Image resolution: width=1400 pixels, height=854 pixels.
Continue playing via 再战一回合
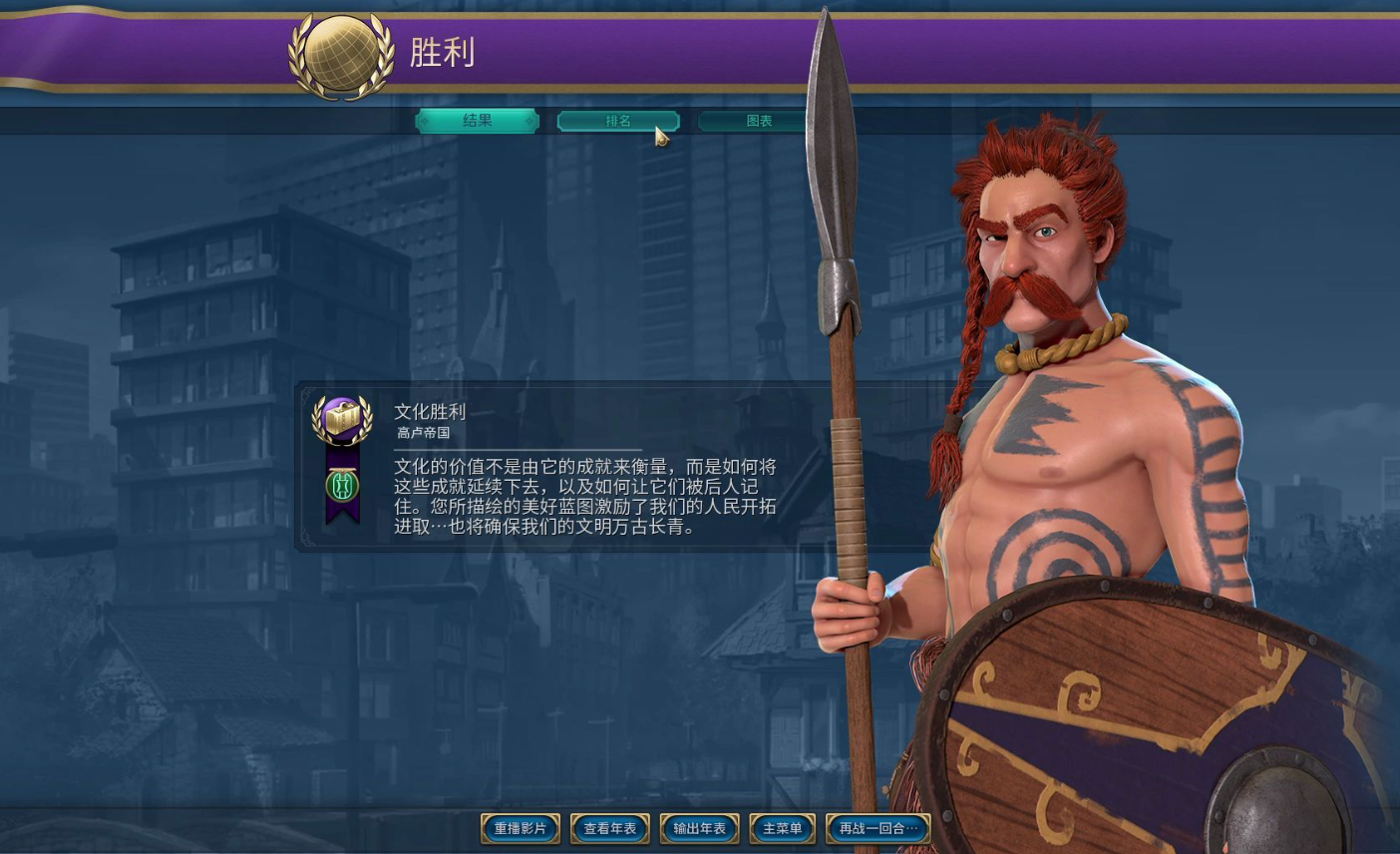click(876, 828)
